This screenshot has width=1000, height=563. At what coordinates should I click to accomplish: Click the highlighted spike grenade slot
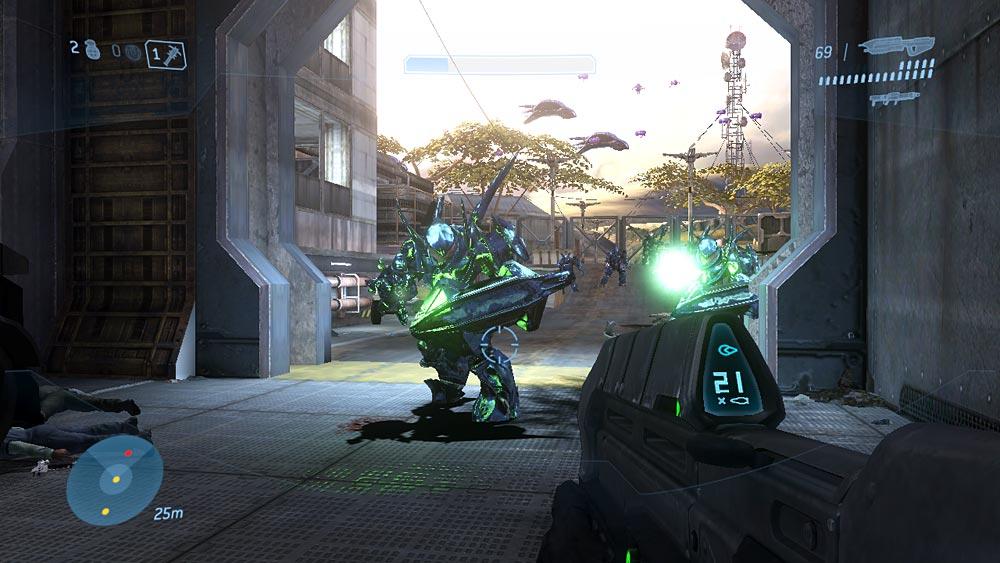pyautogui.click(x=165, y=53)
